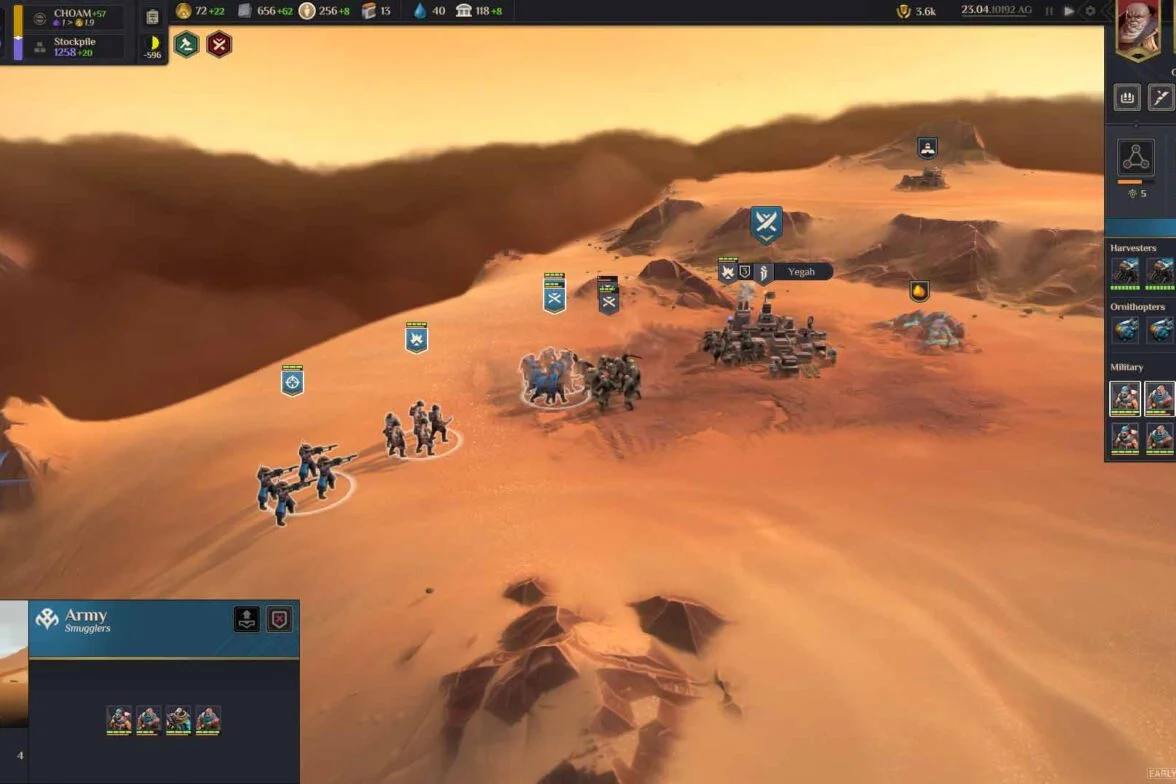Select the first Ornithopter in the list
This screenshot has width=1176, height=784.
1126,330
